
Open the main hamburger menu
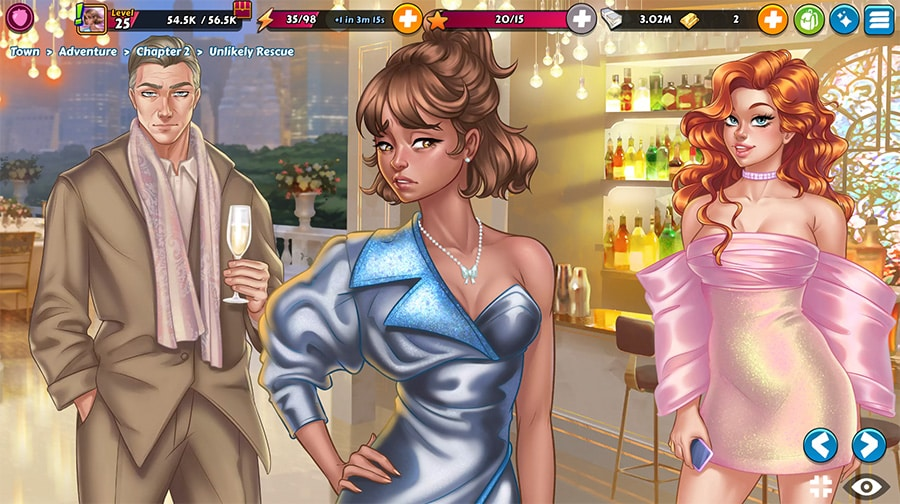click(879, 18)
